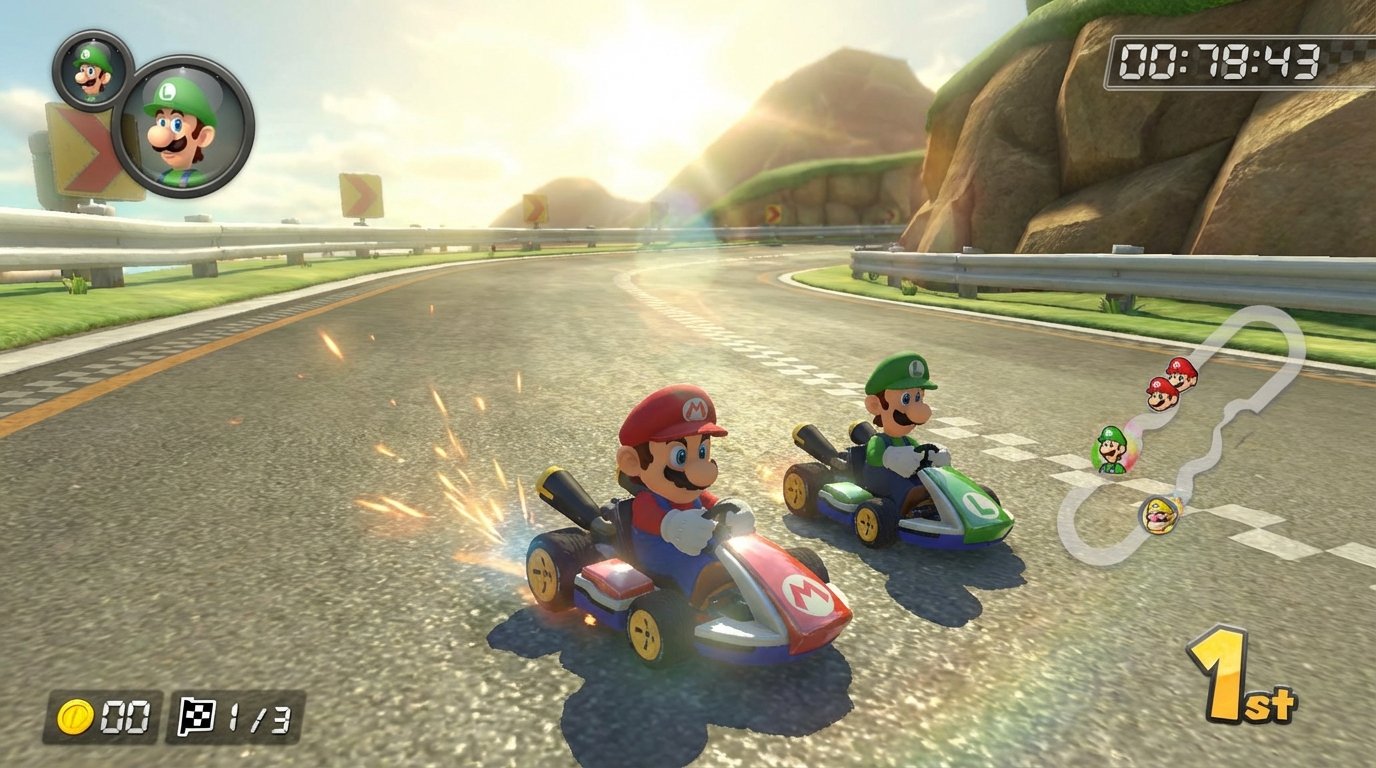Click the trailing Mario icon on the minimap
Viewport: 1376px width, 768px height.
coord(1159,393)
